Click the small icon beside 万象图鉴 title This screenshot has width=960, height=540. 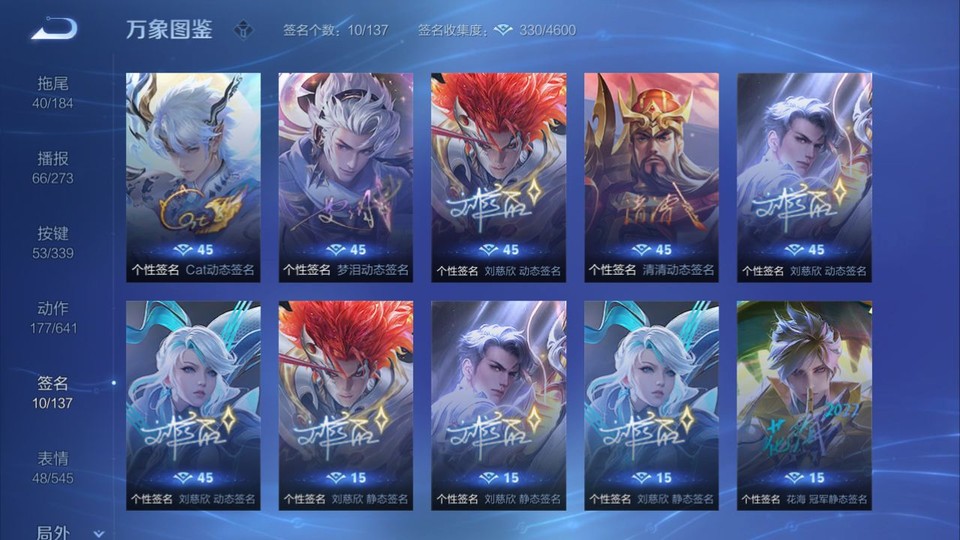(244, 30)
